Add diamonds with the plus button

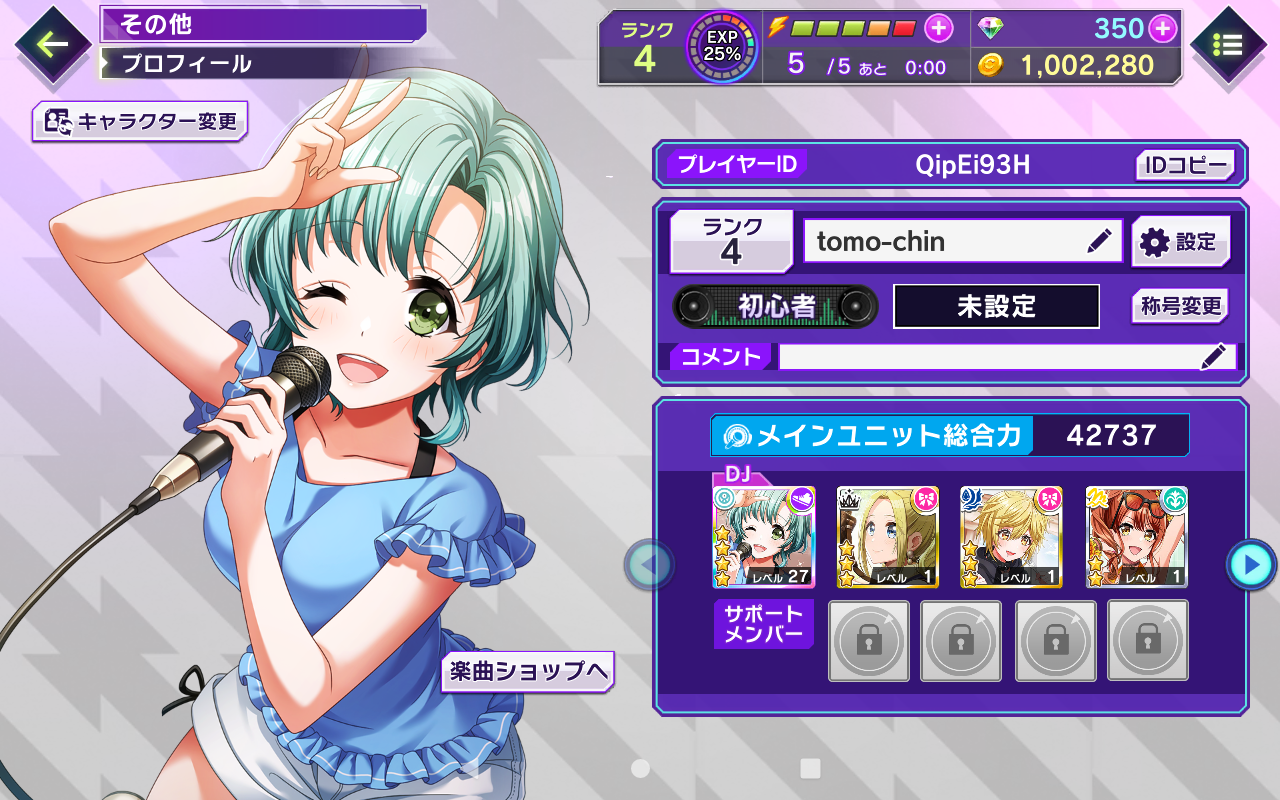(x=1162, y=29)
